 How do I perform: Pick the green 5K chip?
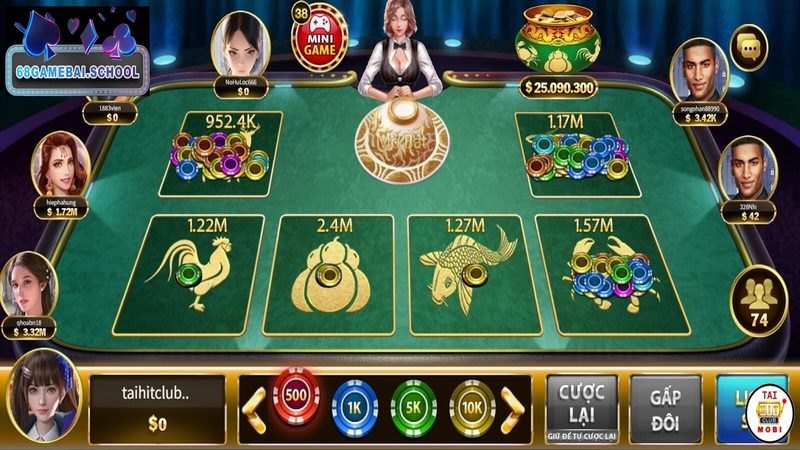[415, 406]
